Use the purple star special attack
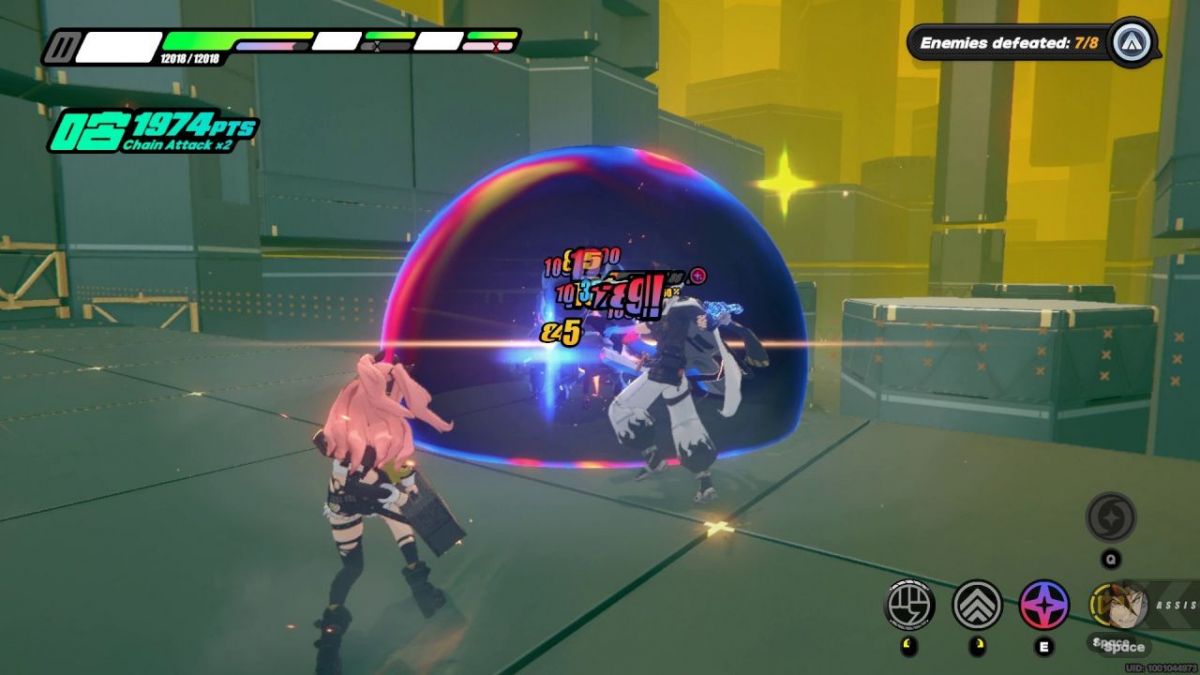1200x675 pixels. point(1044,604)
